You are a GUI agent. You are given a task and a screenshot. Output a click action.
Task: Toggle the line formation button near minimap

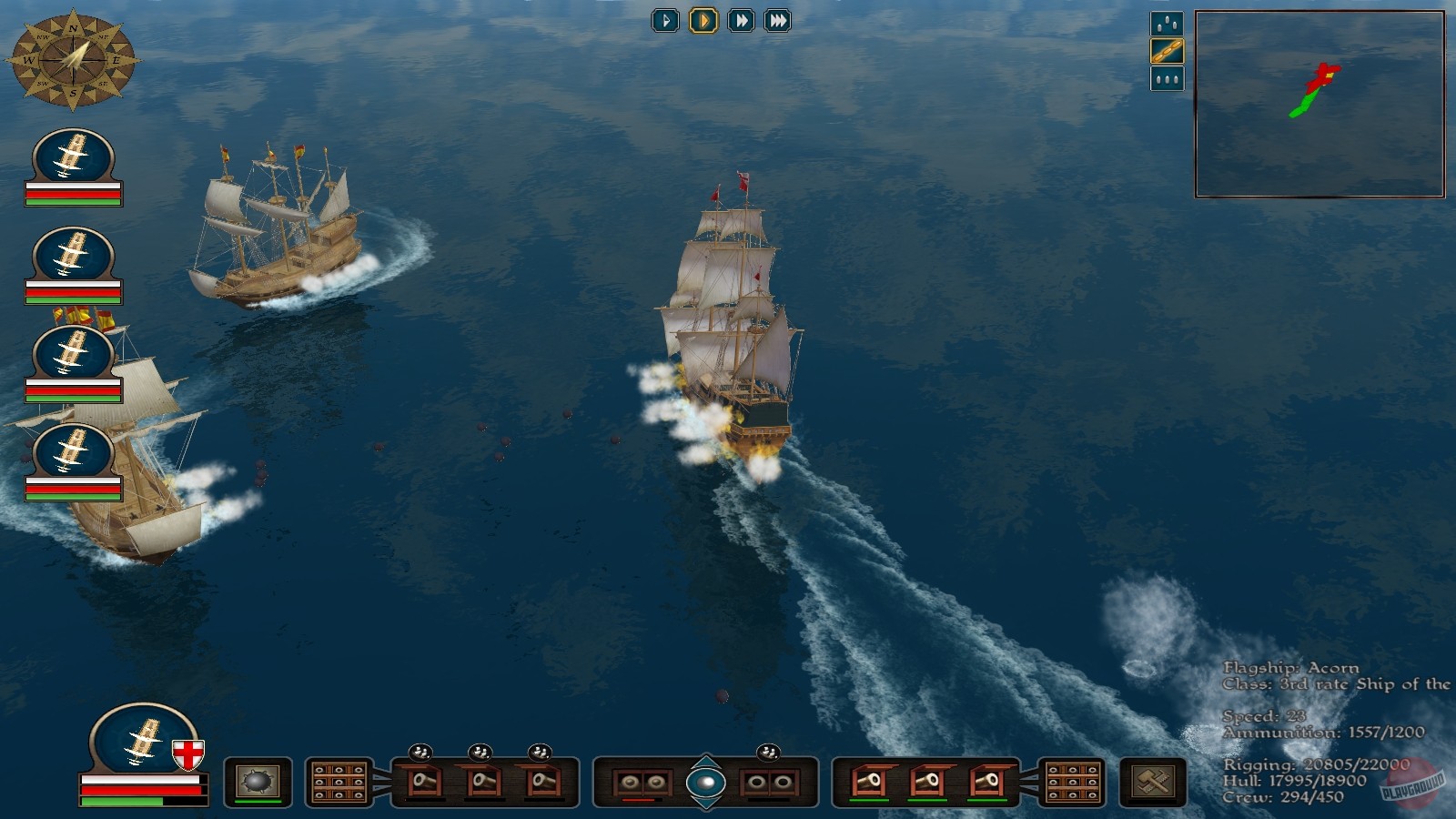[1168, 51]
